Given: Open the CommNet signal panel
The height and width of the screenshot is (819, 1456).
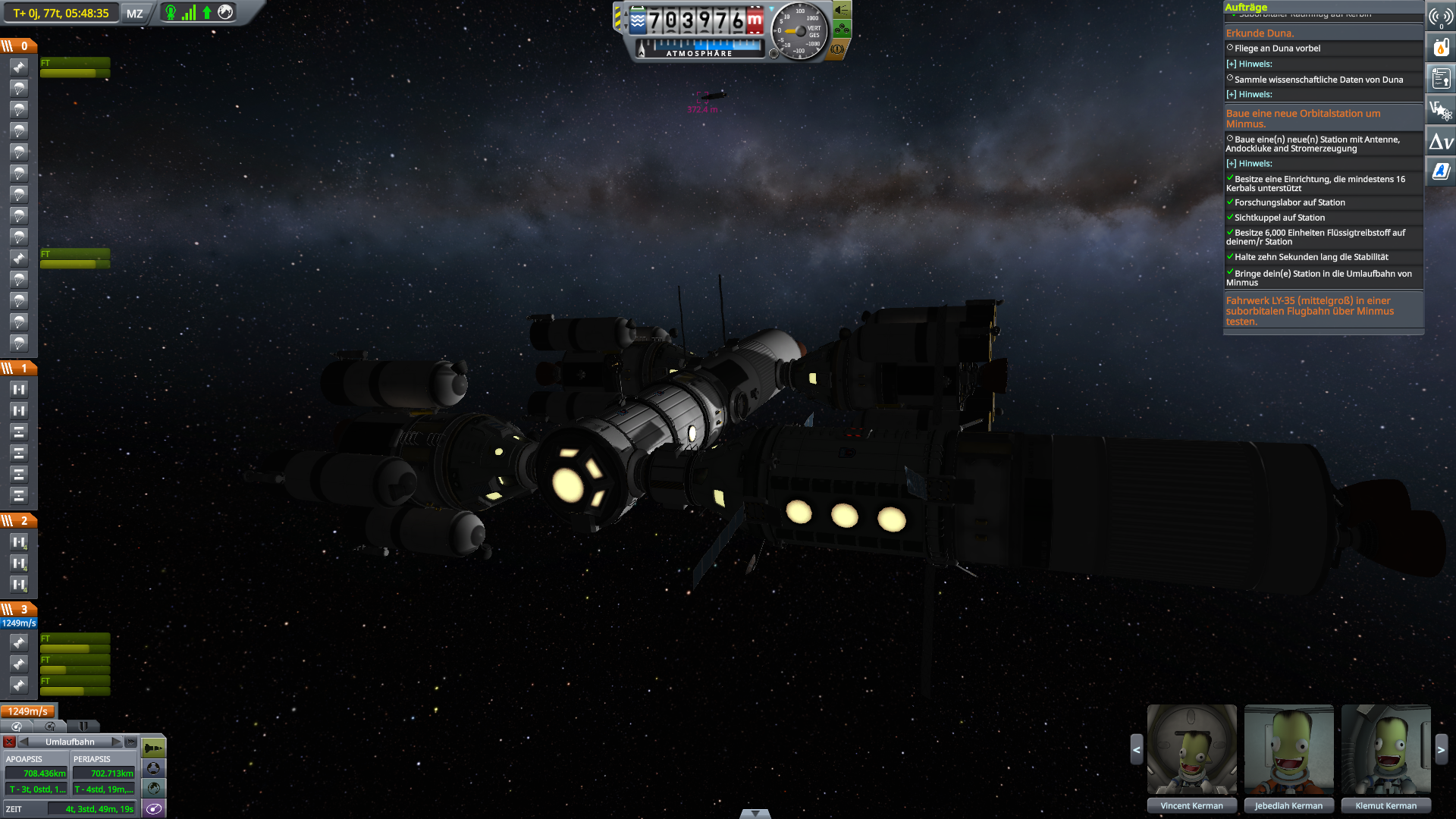Looking at the screenshot, I should (1441, 17).
